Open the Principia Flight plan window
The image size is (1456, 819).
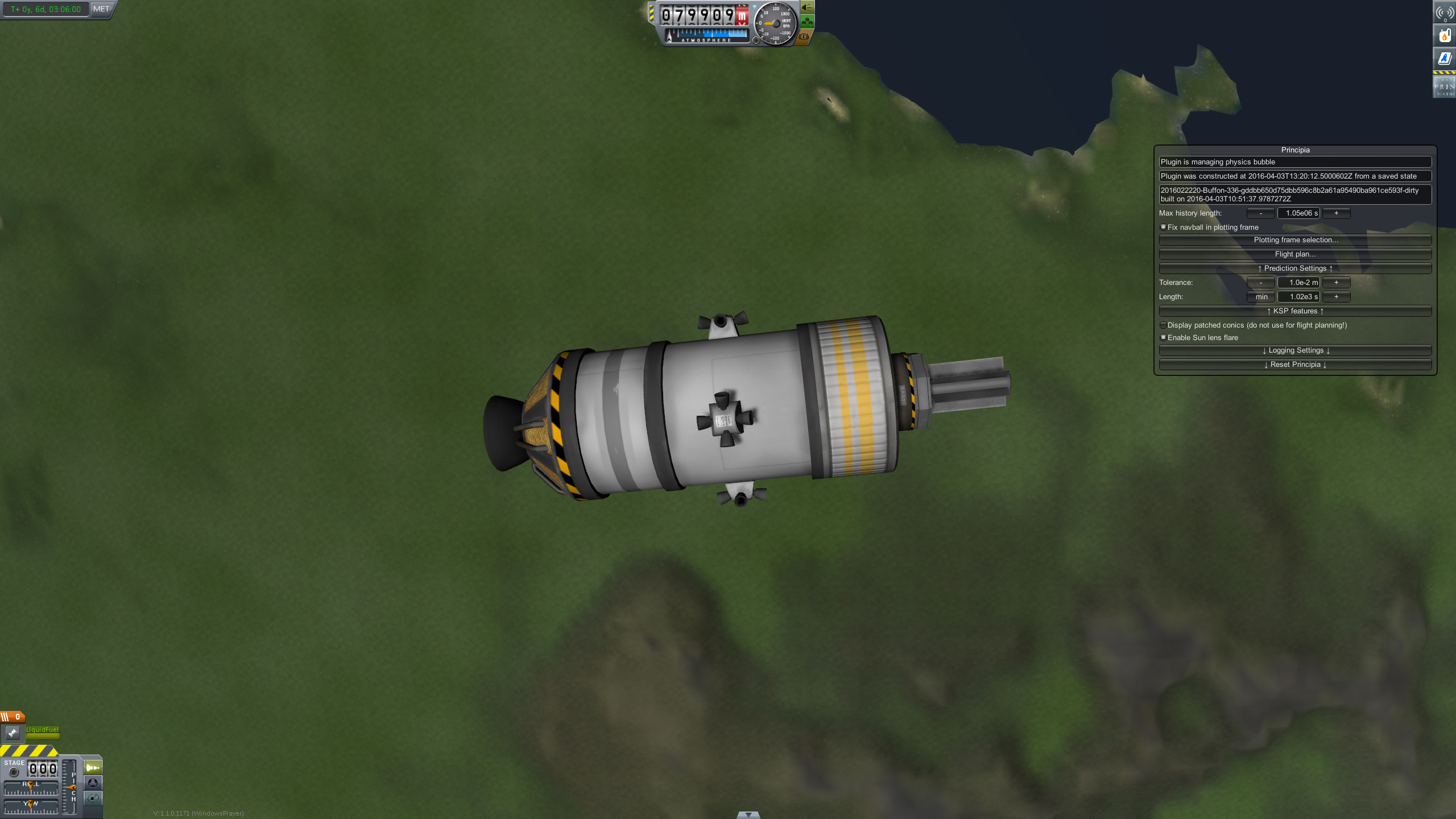(1295, 254)
